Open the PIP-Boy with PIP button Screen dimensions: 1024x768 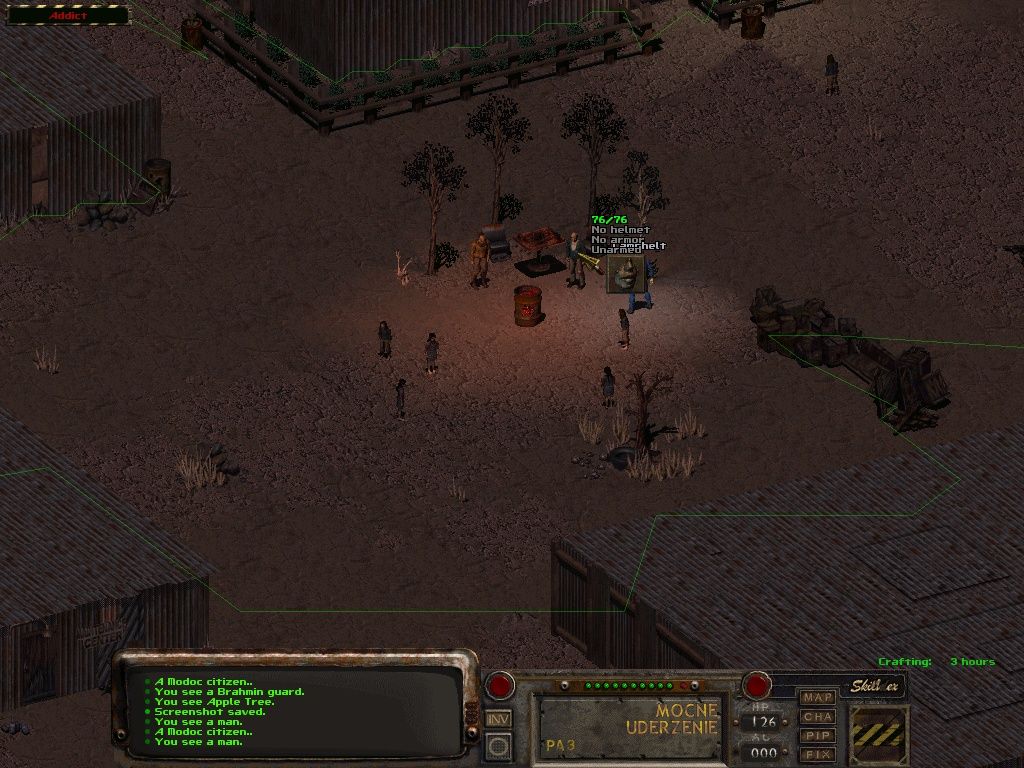click(818, 735)
